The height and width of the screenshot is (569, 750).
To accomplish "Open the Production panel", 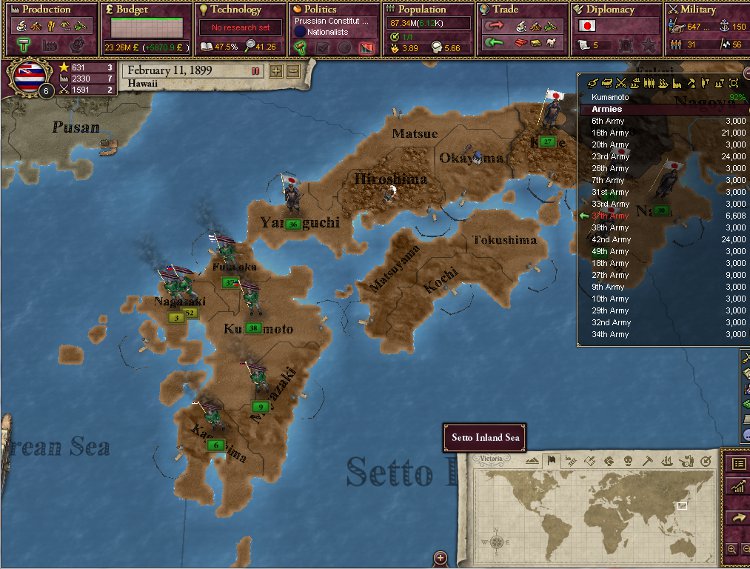I will pyautogui.click(x=47, y=9).
